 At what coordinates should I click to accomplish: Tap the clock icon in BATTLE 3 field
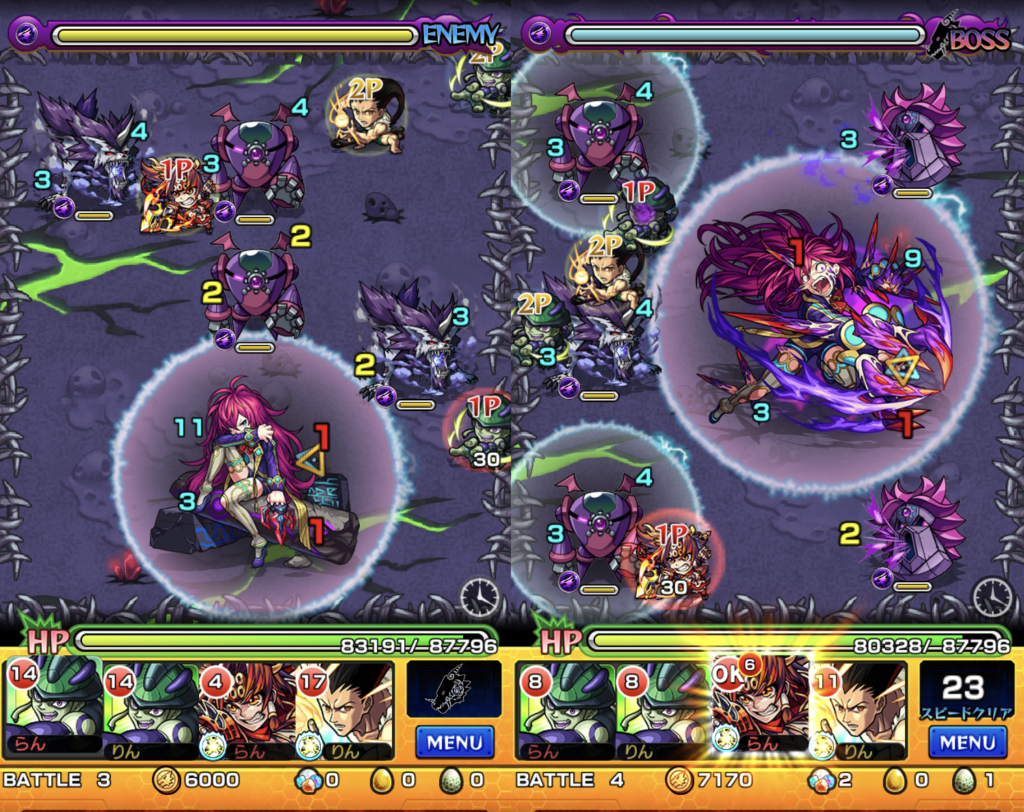[479, 597]
